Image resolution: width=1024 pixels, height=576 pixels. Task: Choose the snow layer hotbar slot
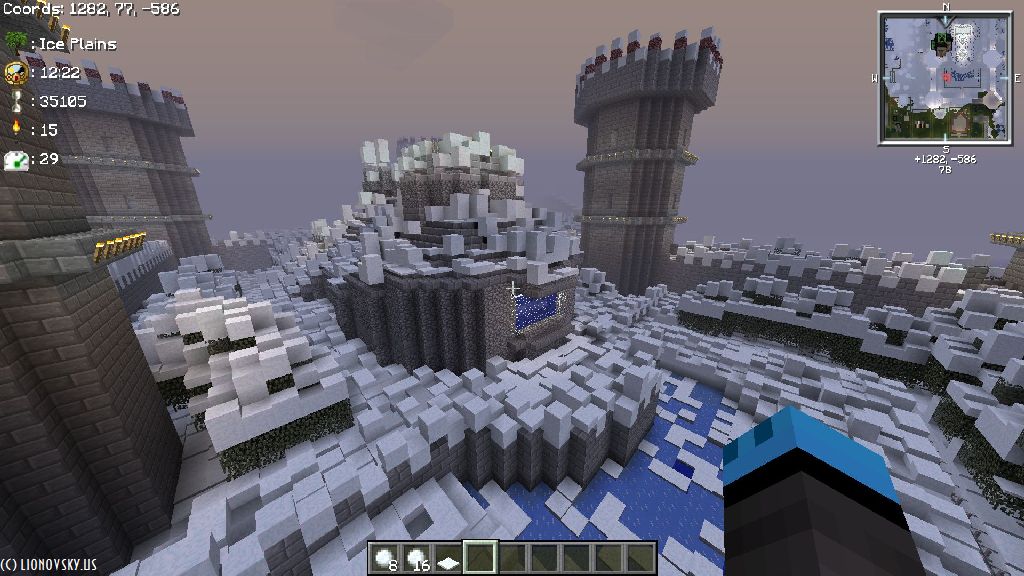click(448, 557)
